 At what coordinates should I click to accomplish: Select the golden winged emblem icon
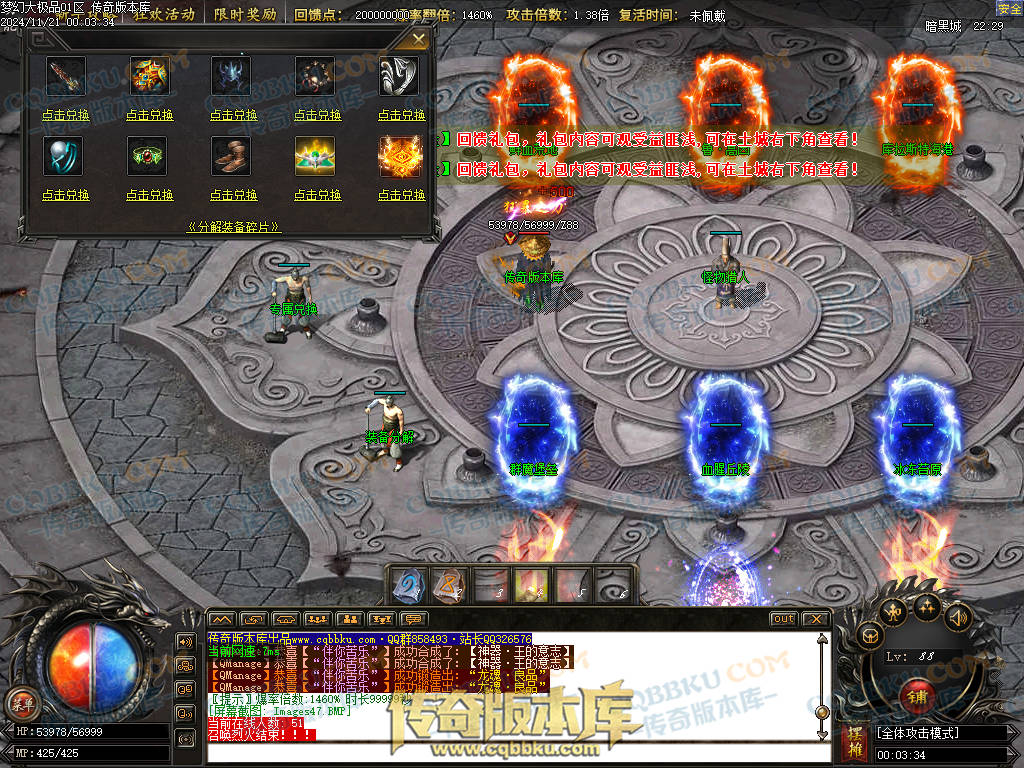pyautogui.click(x=315, y=155)
